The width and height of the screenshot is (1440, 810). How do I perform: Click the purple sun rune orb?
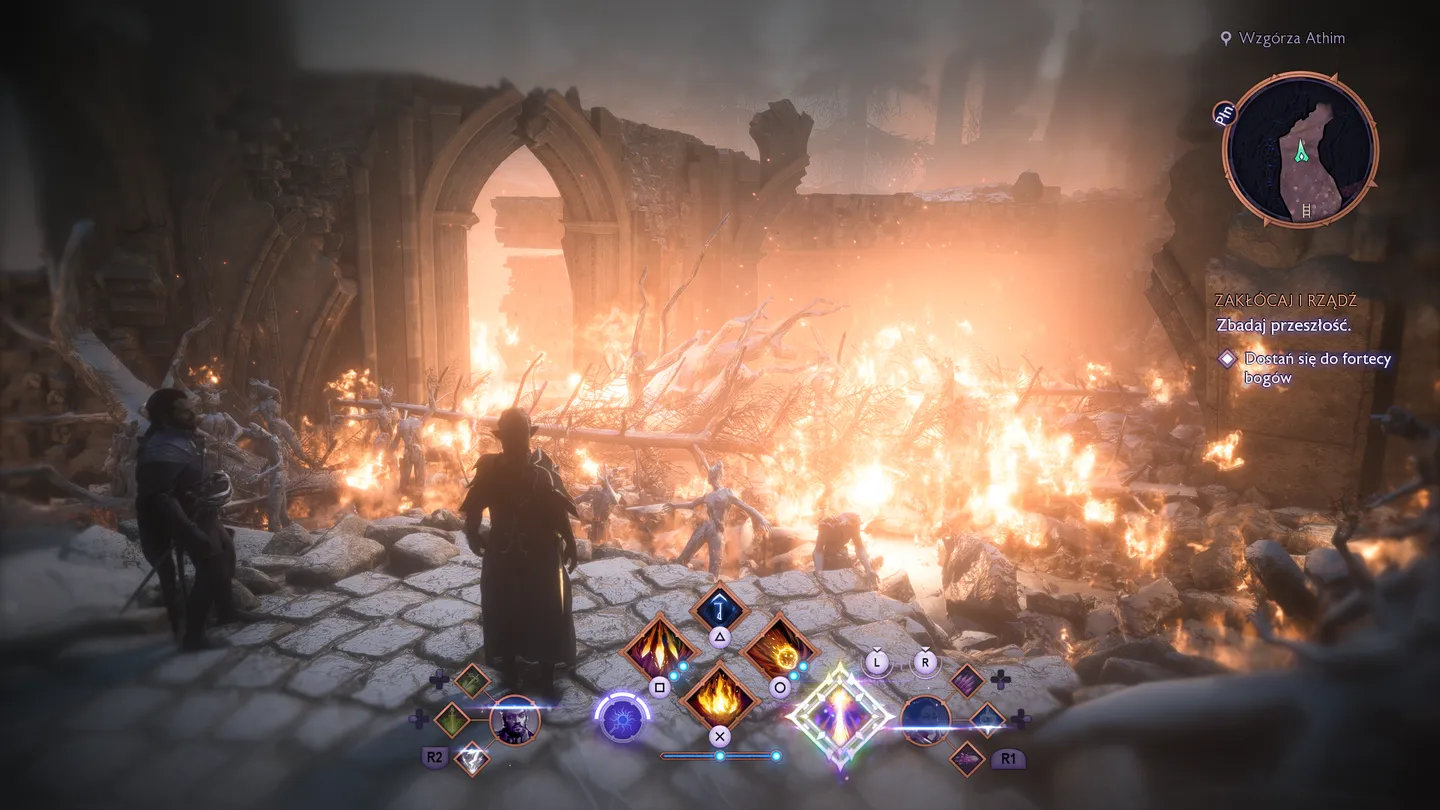click(621, 719)
